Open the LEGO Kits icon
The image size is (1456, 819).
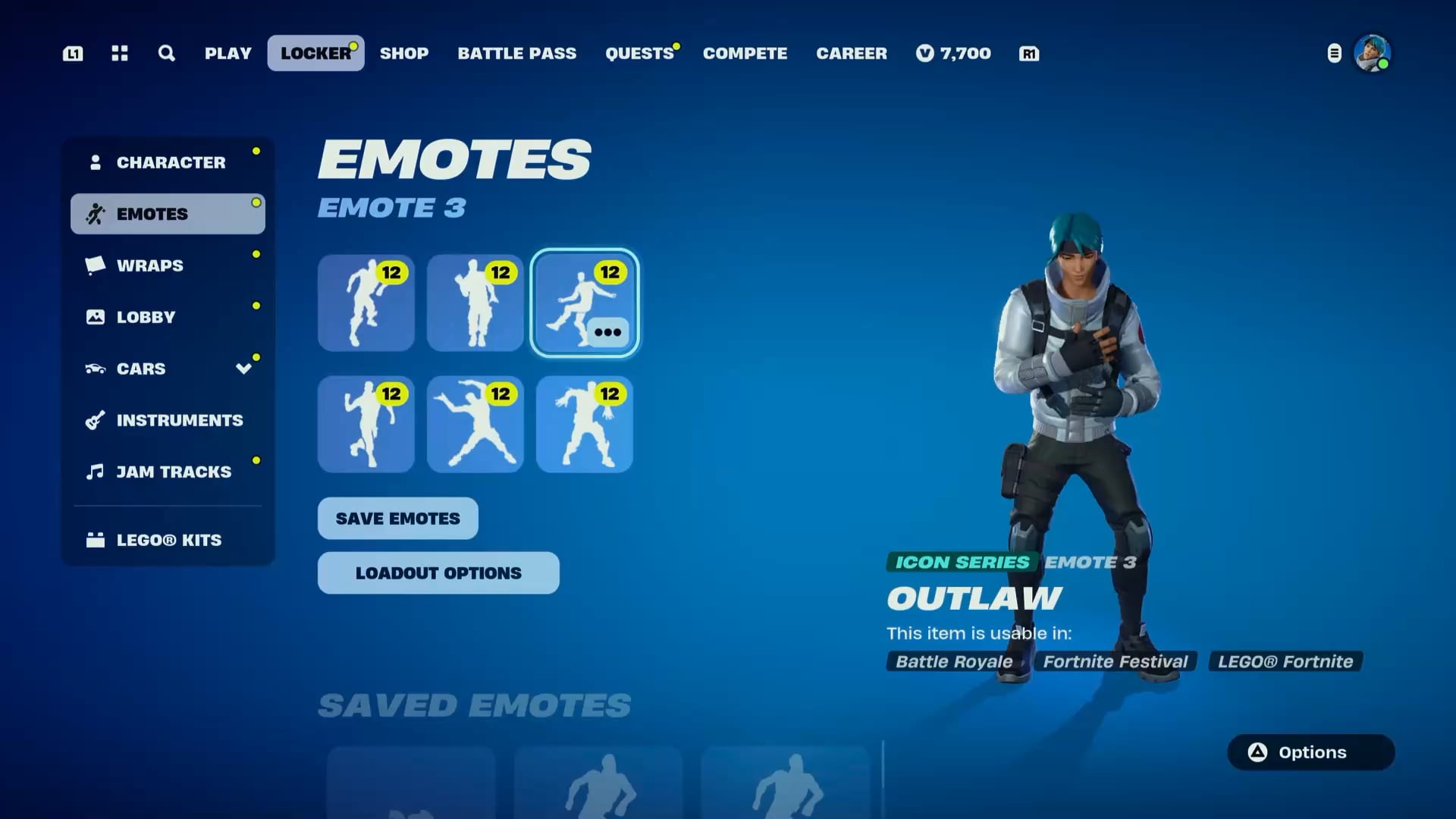click(96, 540)
